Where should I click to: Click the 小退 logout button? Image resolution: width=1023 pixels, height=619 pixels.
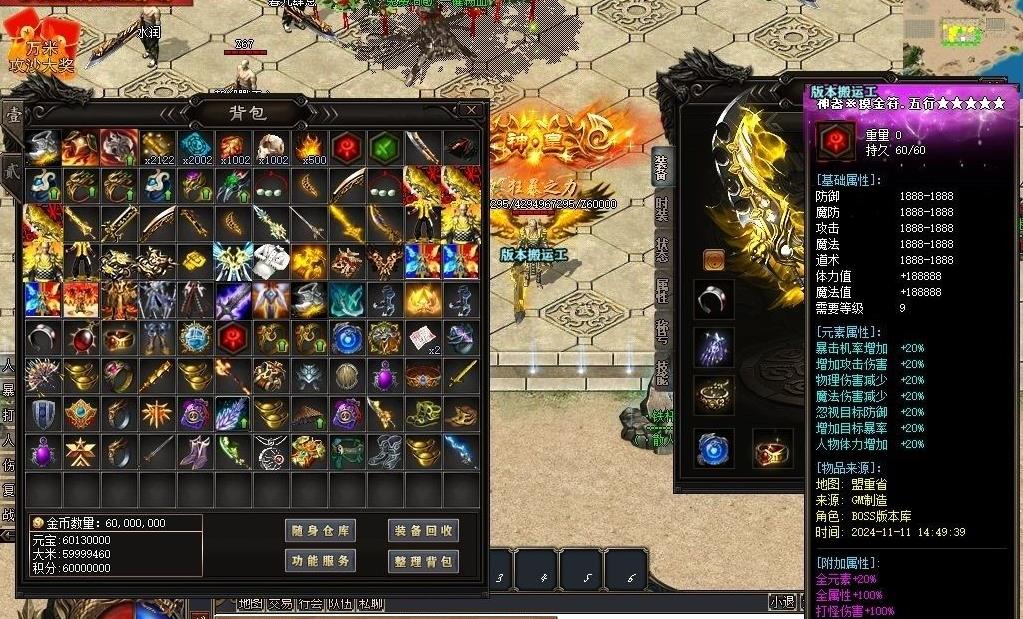pyautogui.click(x=782, y=602)
